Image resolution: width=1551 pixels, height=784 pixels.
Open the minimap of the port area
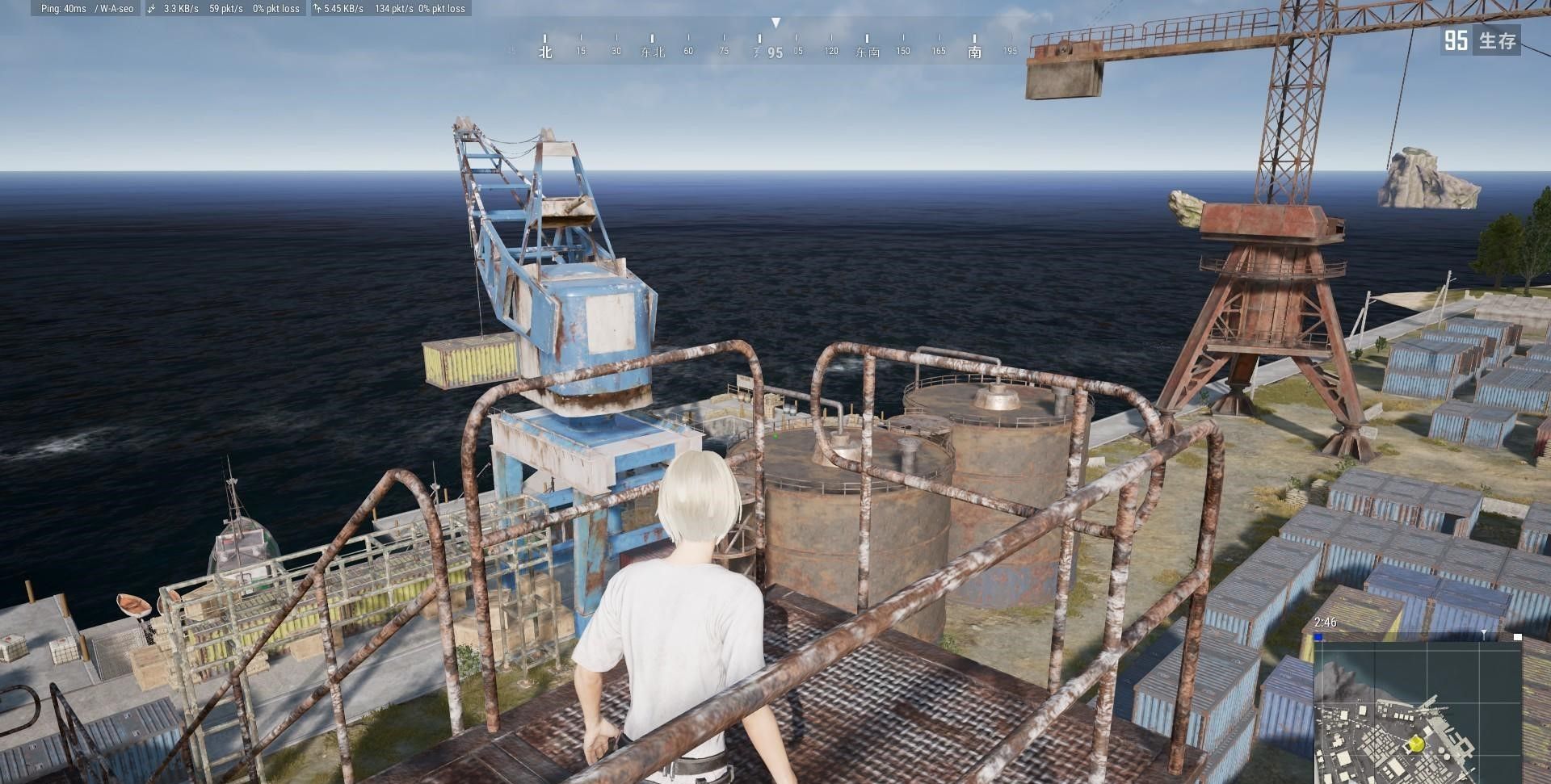tap(1418, 712)
